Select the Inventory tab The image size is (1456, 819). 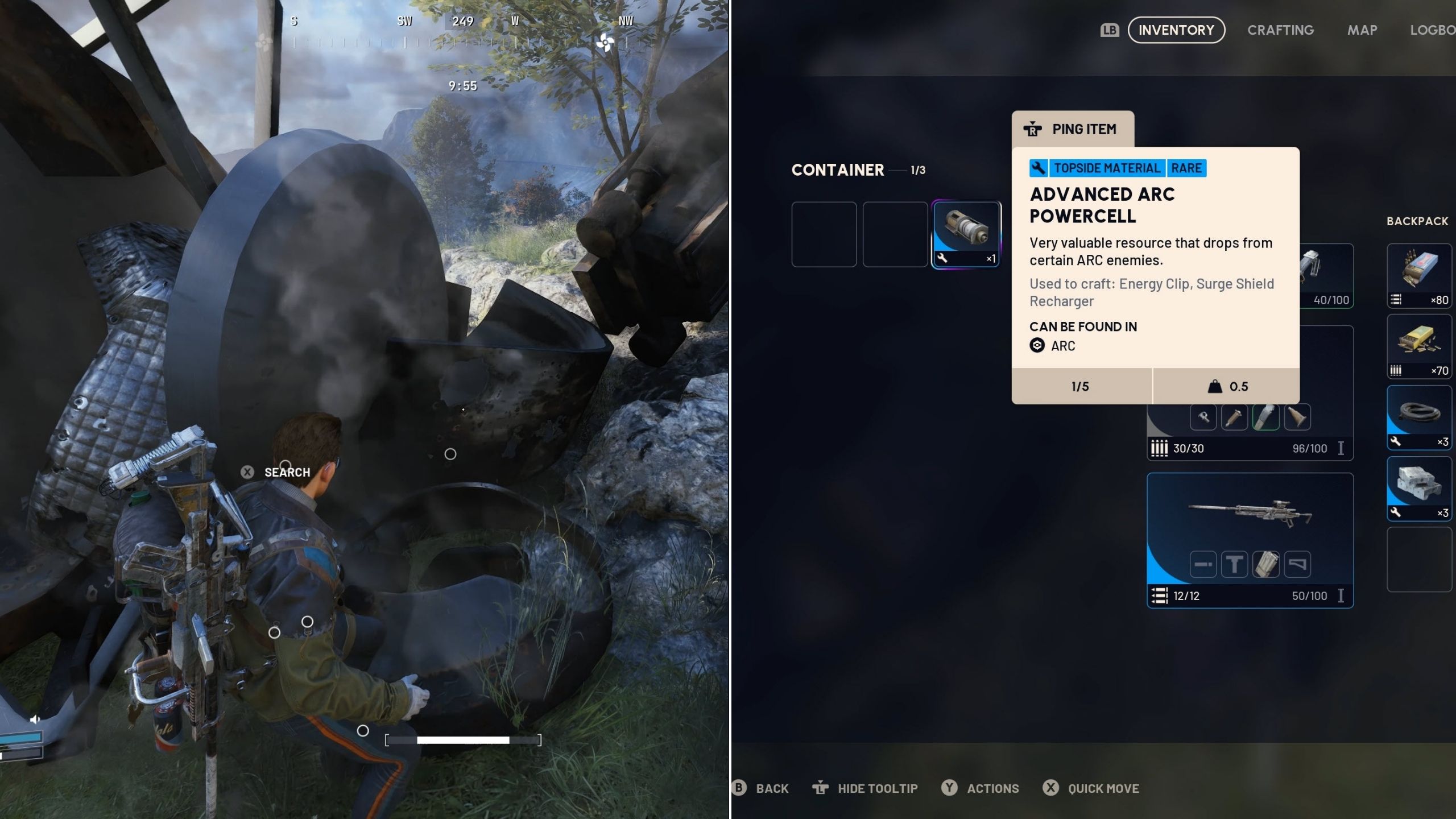(x=1176, y=30)
